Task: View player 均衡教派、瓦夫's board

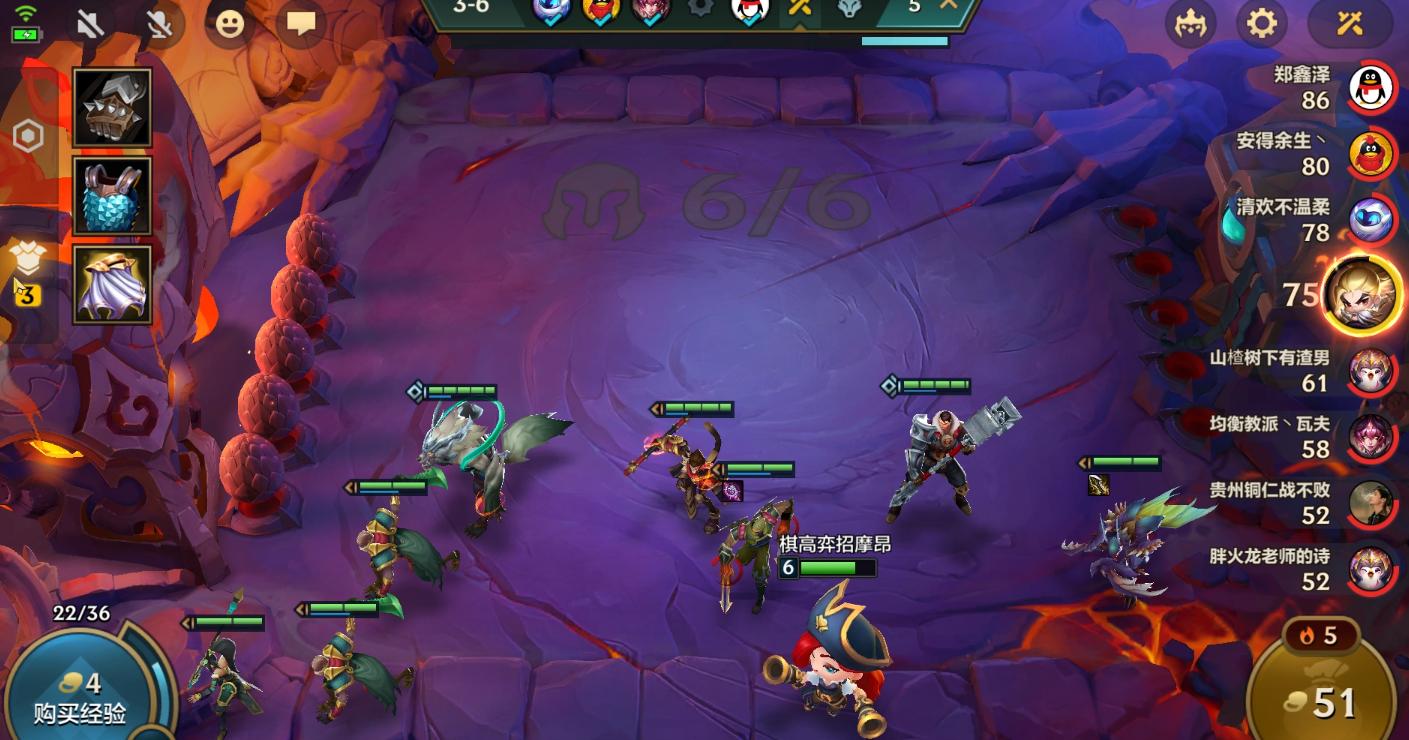Action: coord(1371,437)
